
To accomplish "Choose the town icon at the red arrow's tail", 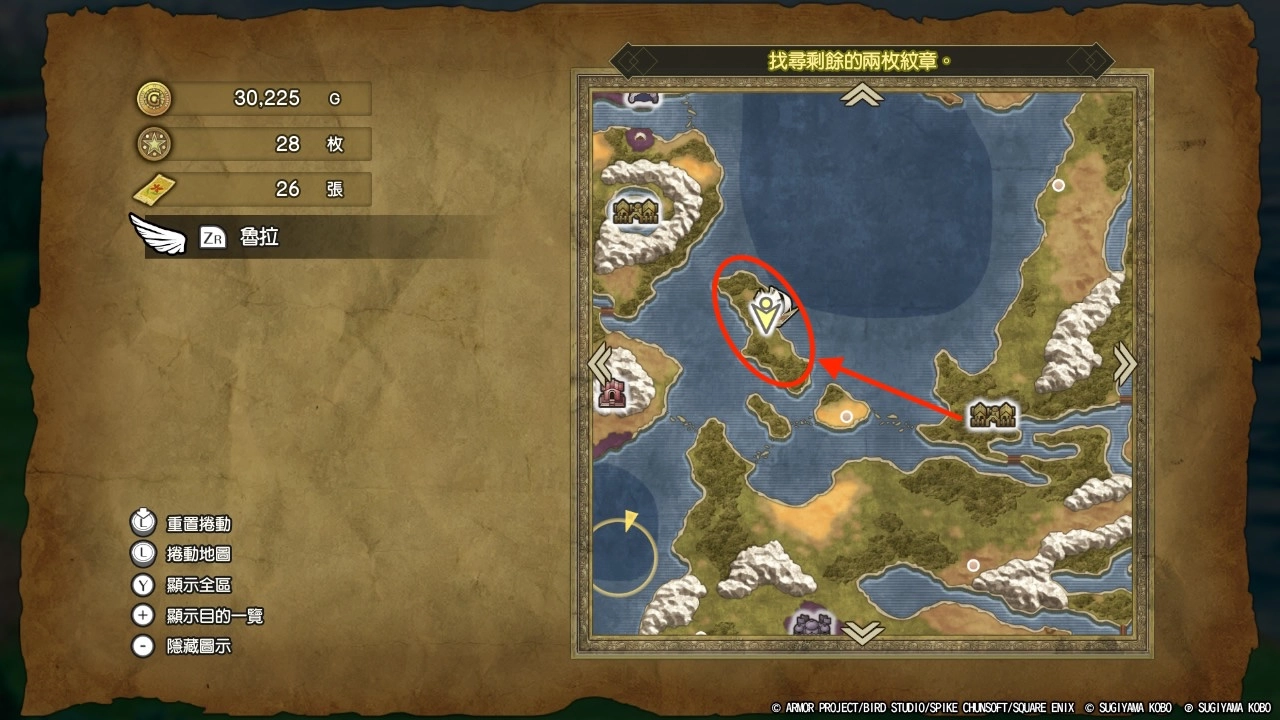I will point(993,415).
